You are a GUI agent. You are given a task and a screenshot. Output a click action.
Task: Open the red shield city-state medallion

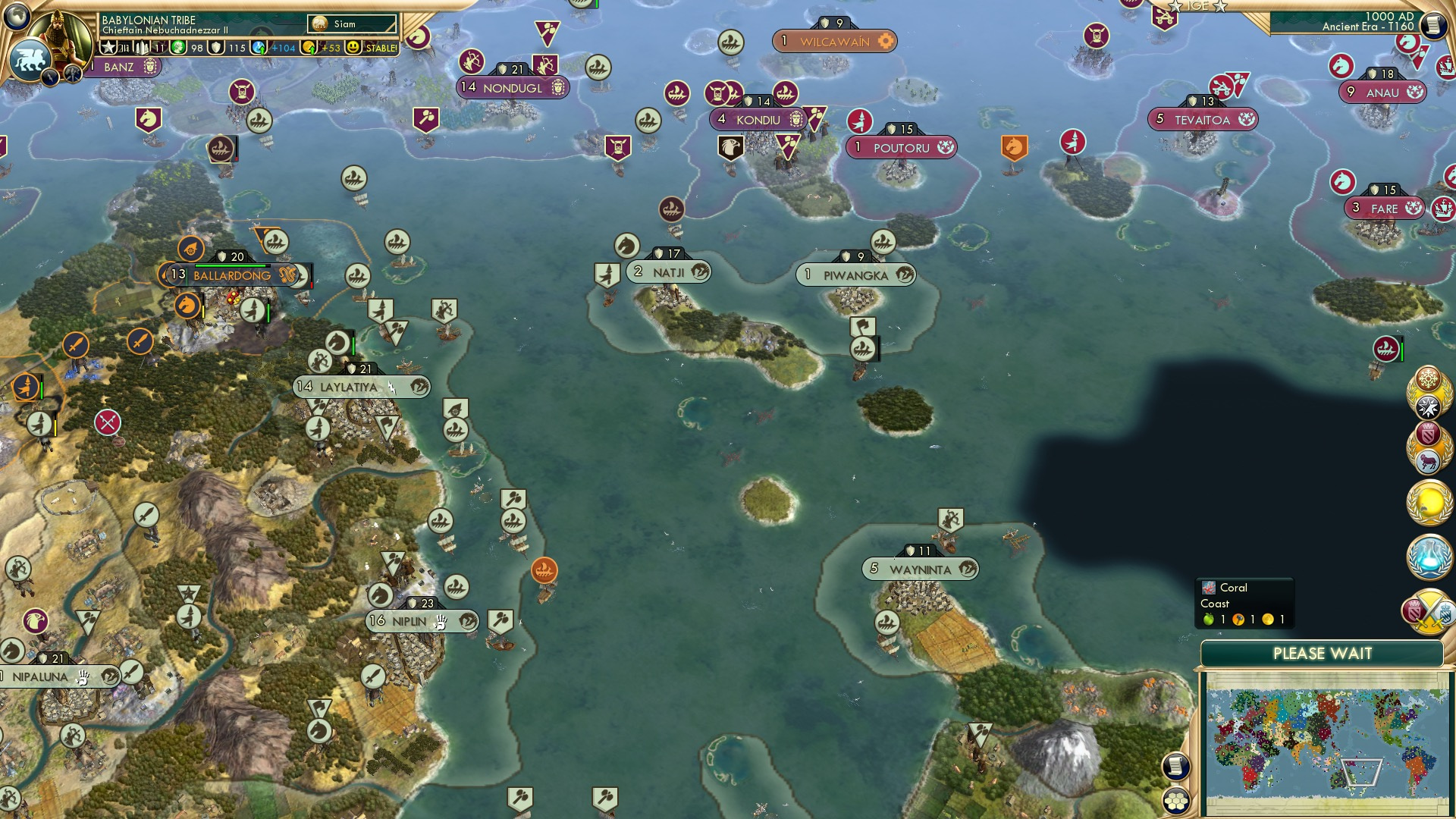pyautogui.click(x=1428, y=433)
